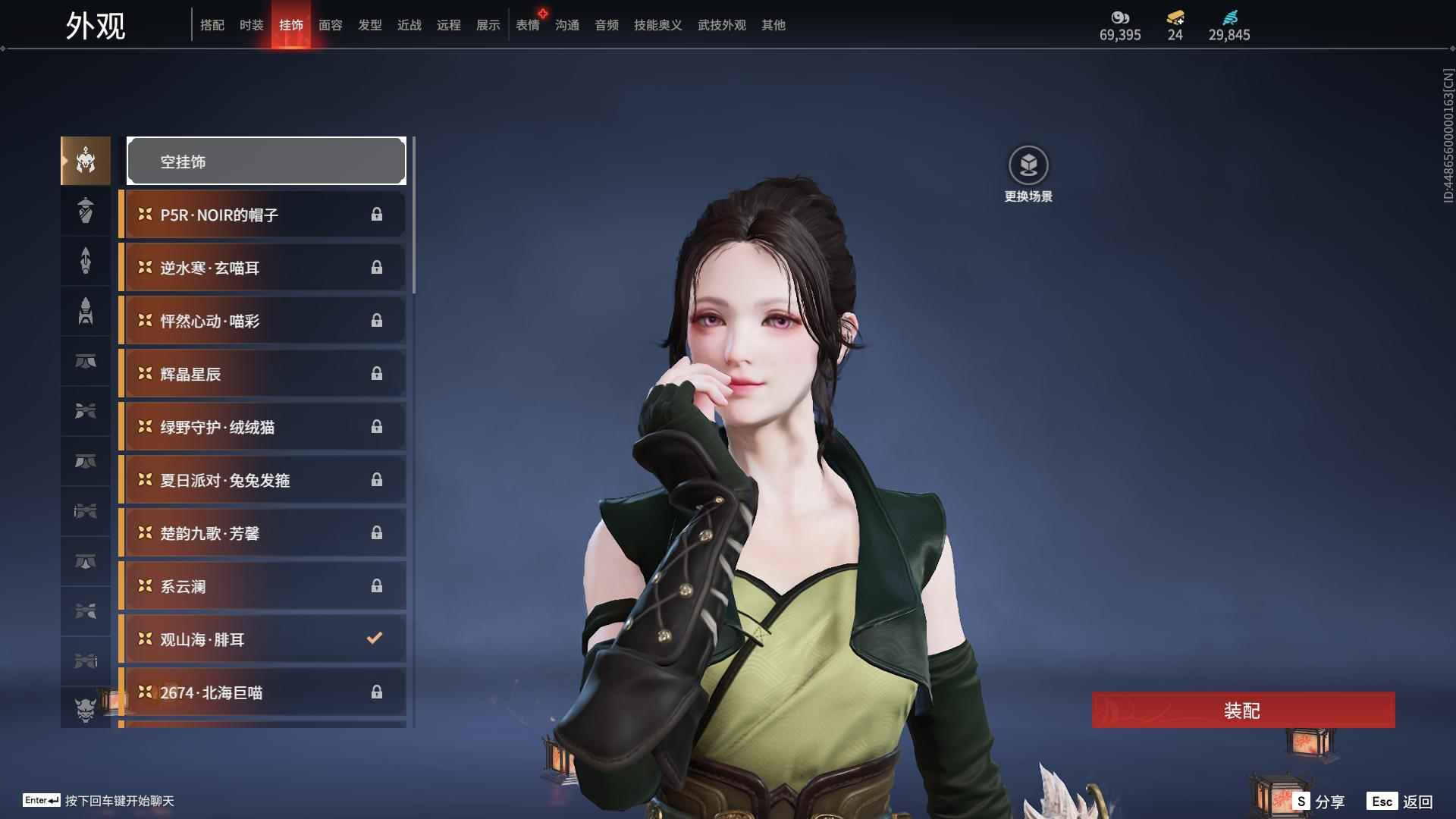Click 返回 to go back

click(1401, 802)
